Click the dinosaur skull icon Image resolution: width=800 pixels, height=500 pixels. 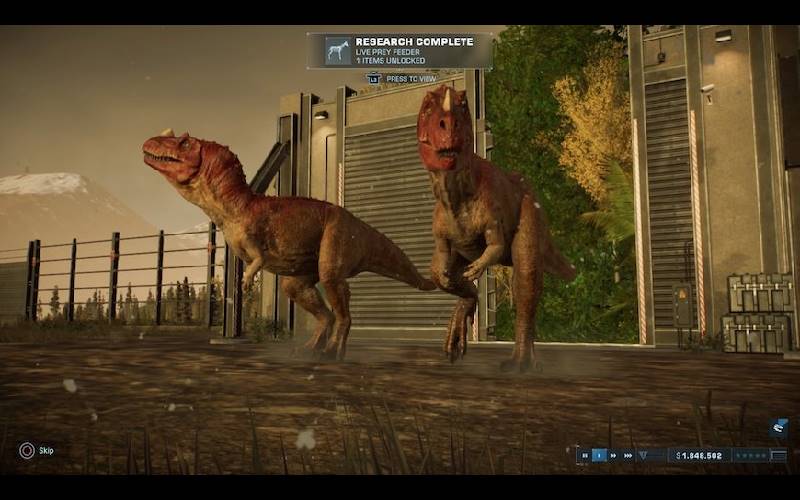pyautogui.click(x=779, y=428)
